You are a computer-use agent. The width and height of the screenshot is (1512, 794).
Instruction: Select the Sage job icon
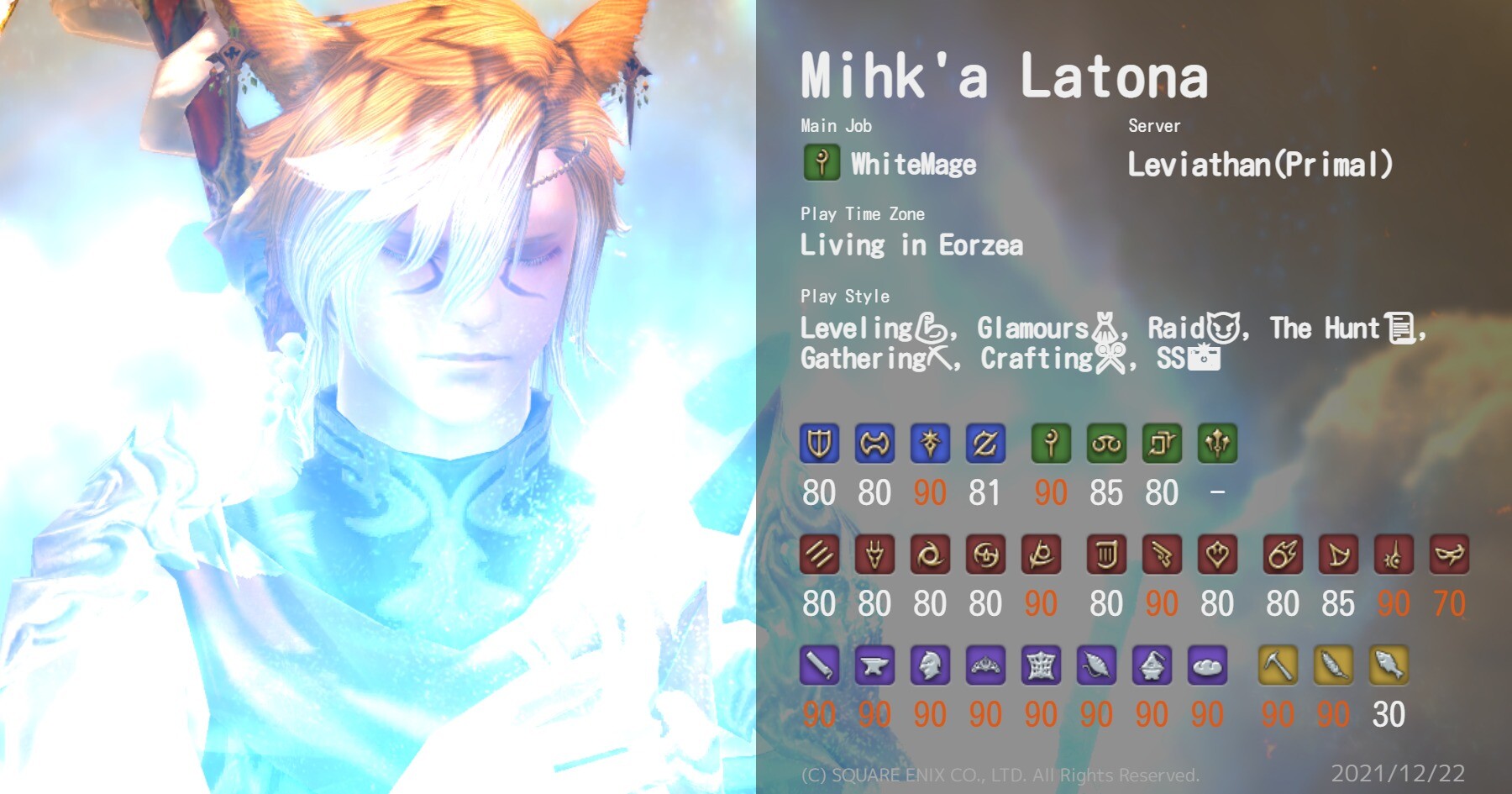pyautogui.click(x=1217, y=444)
